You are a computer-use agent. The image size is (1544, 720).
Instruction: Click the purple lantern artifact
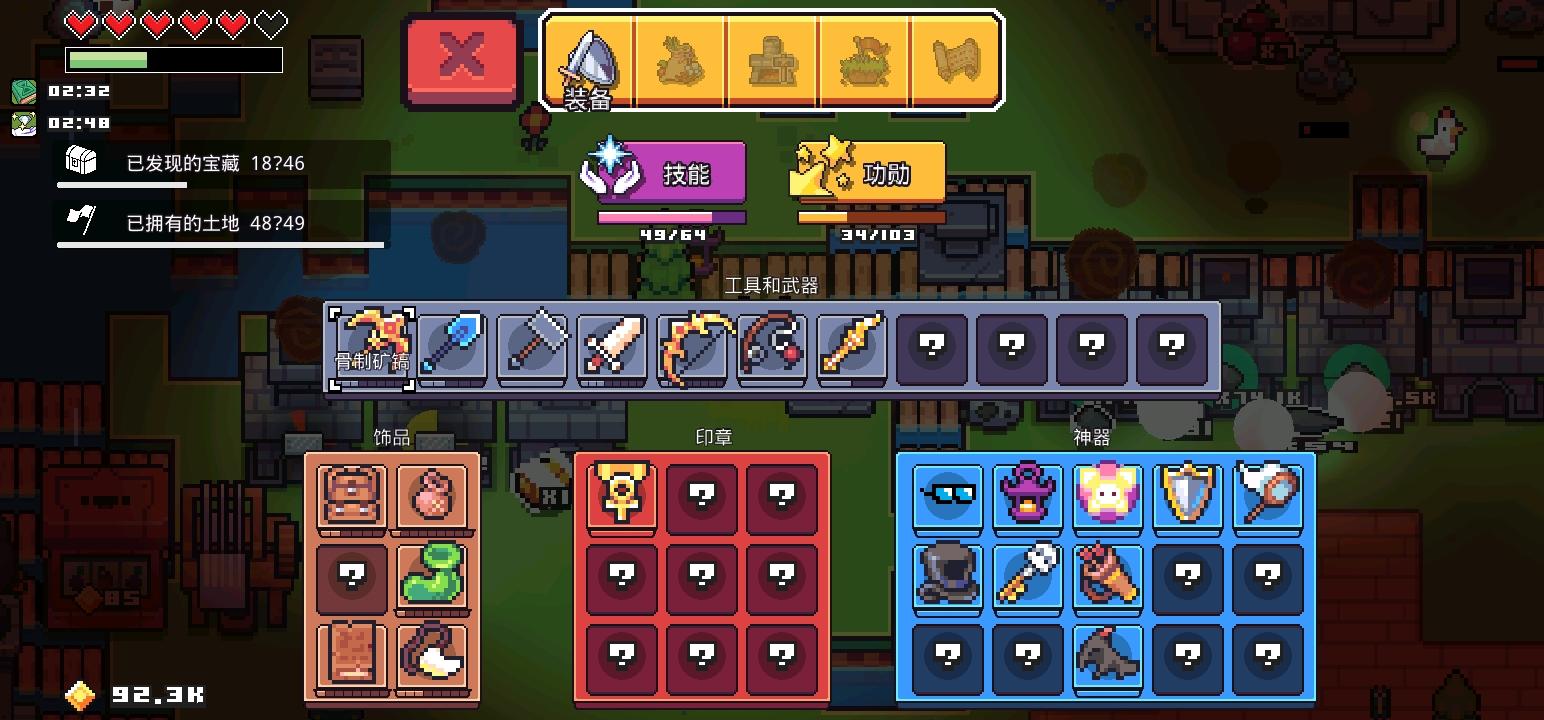tap(1028, 495)
